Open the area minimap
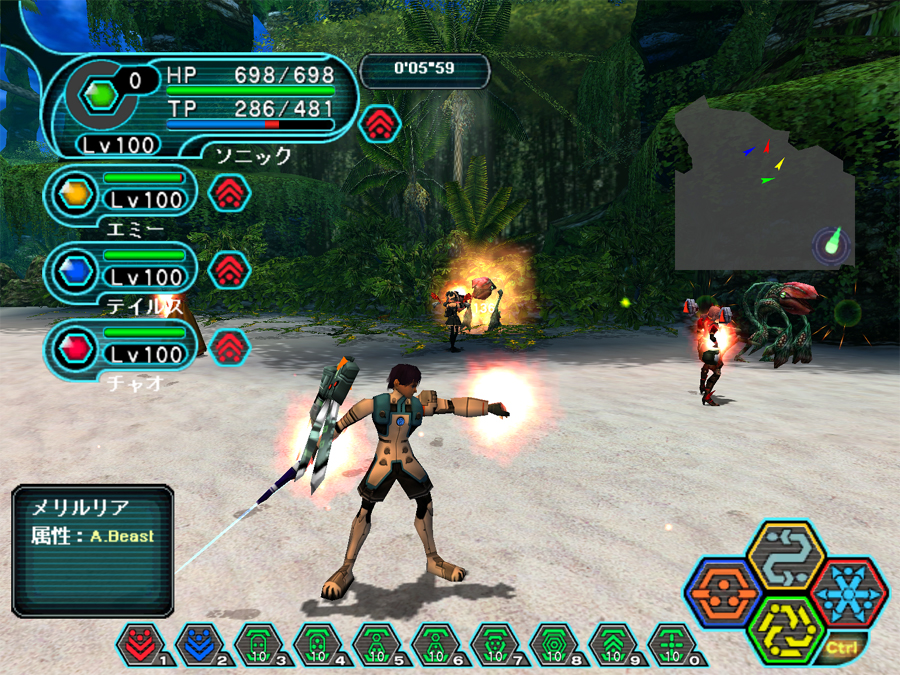This screenshot has width=900, height=675. click(x=765, y=185)
